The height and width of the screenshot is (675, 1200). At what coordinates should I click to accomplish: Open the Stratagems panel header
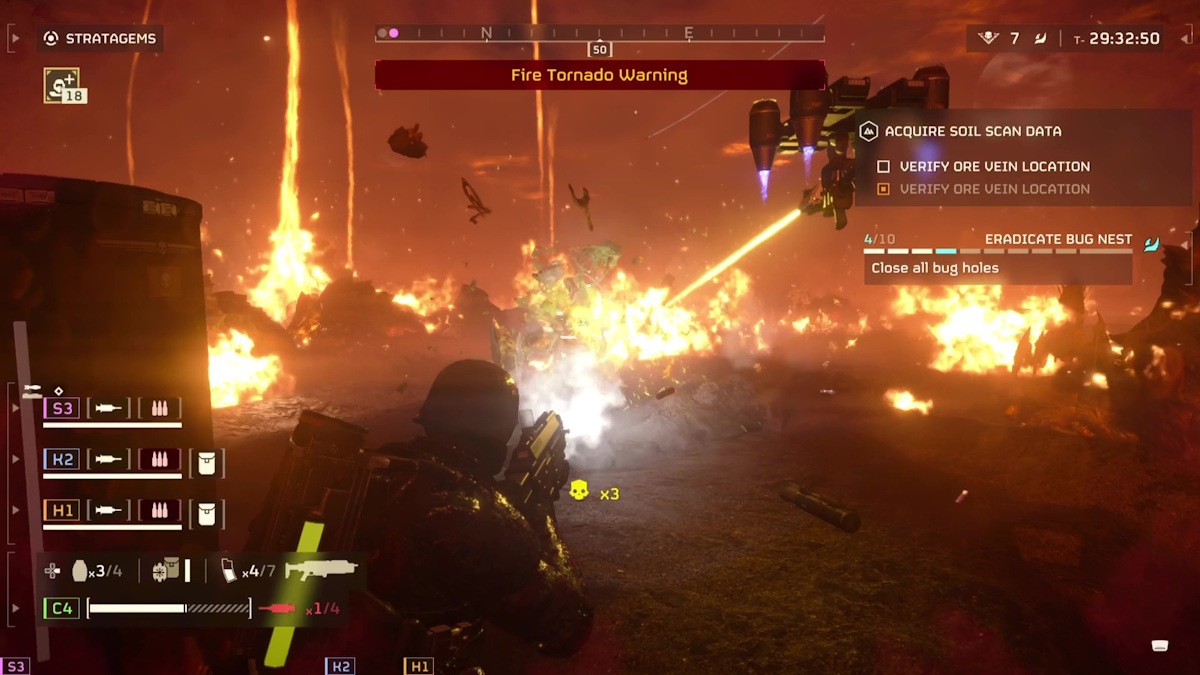[x=100, y=39]
